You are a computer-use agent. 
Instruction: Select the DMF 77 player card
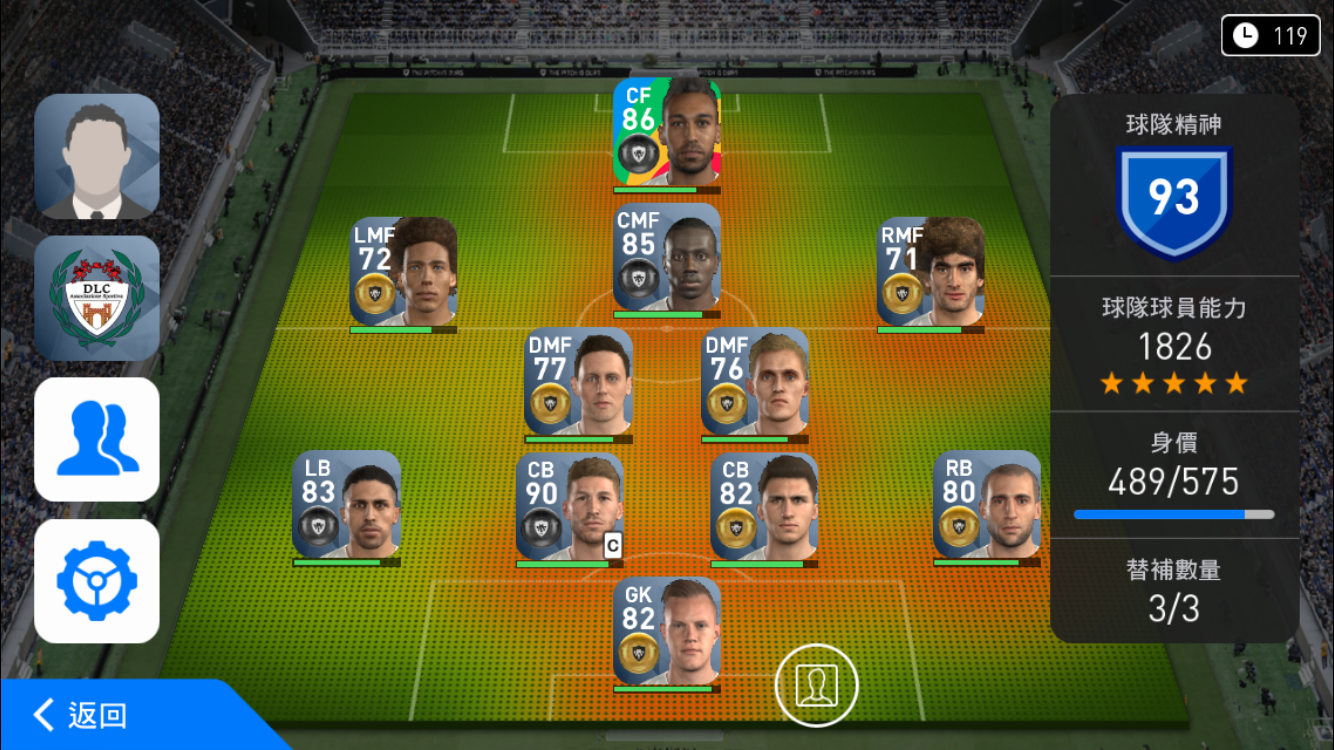coord(578,382)
